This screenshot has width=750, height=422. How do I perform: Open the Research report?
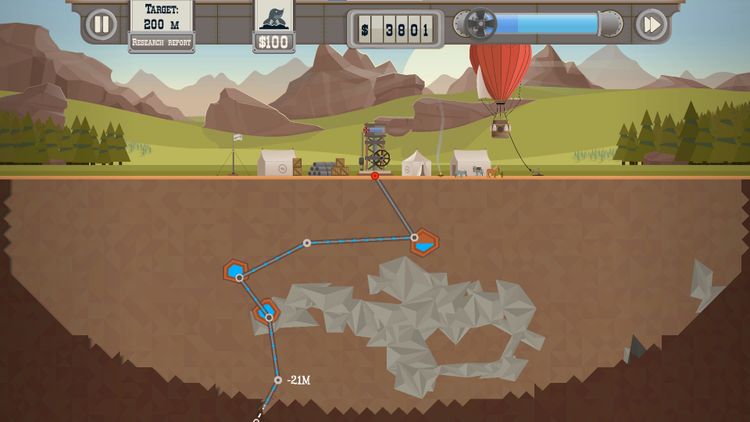[161, 43]
